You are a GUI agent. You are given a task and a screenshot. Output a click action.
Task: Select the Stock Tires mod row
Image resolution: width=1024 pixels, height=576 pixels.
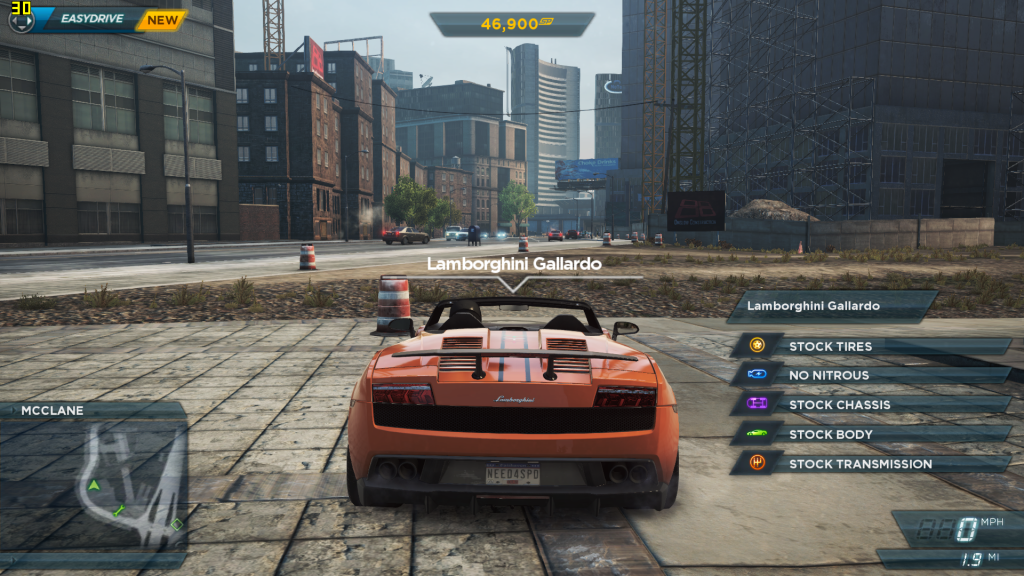click(880, 346)
